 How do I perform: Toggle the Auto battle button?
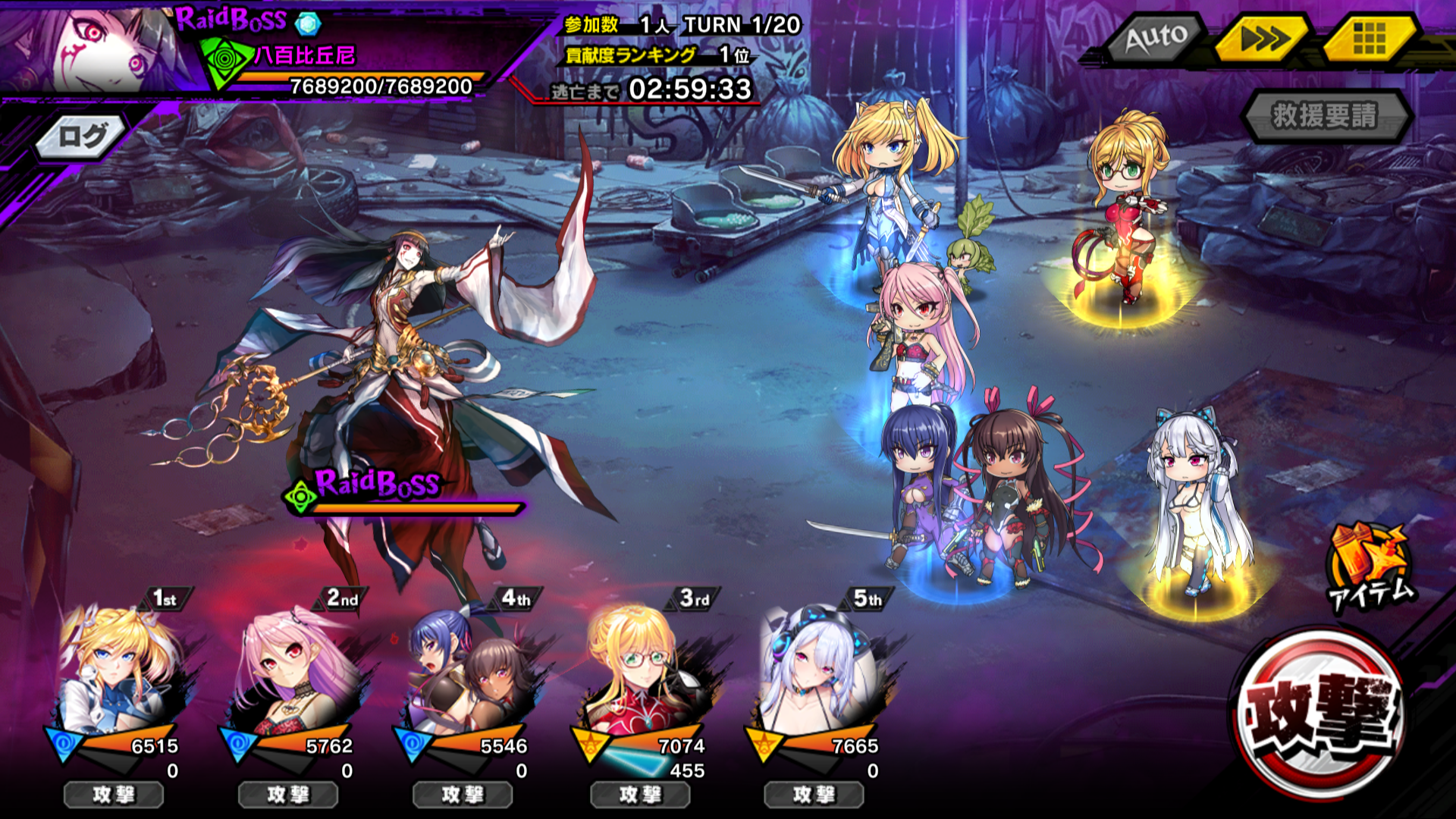pos(1156,38)
